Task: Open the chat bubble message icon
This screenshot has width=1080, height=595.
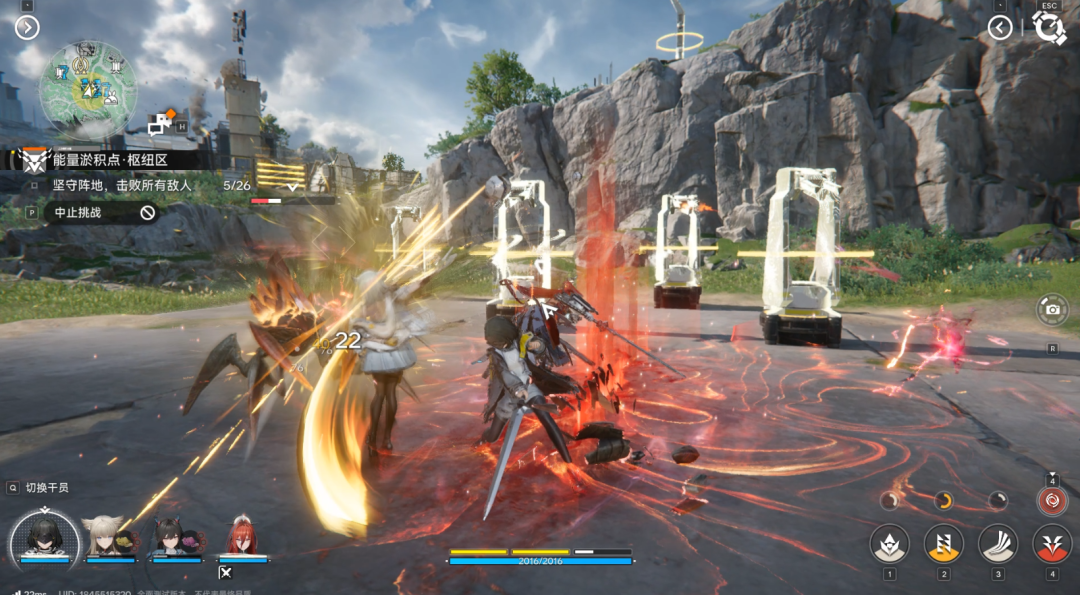Action: 160,124
